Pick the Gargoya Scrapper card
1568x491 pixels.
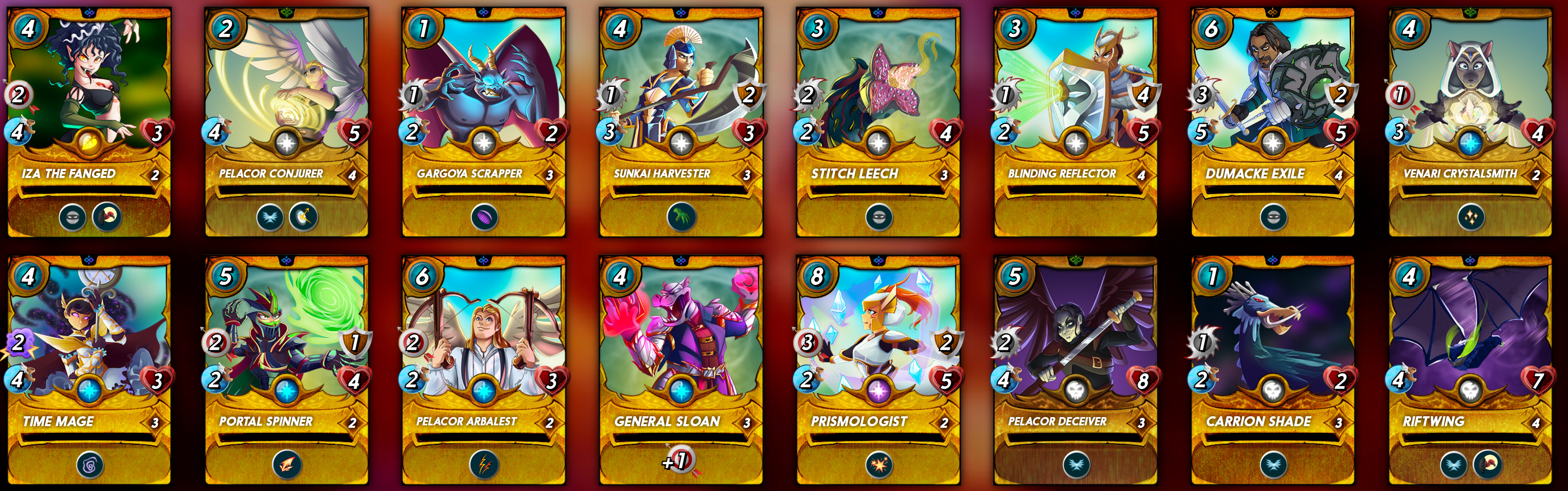click(x=483, y=122)
